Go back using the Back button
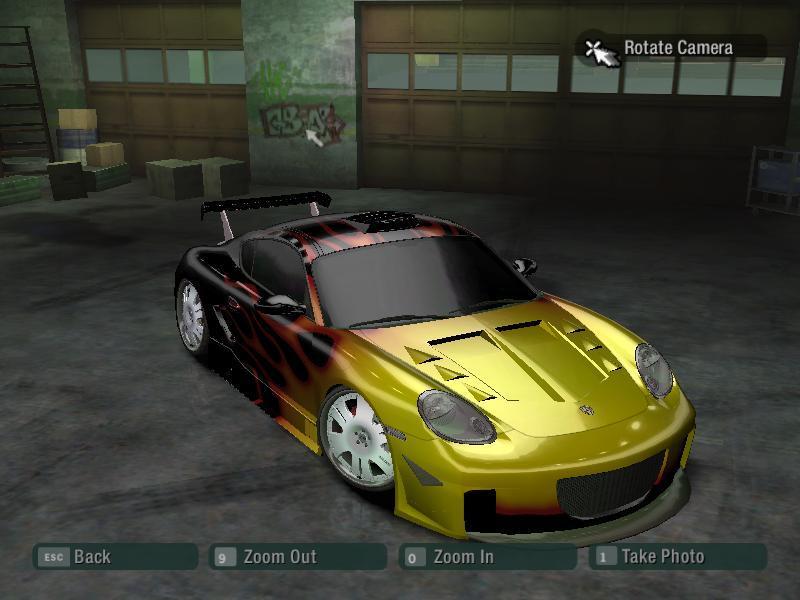800x600 pixels. [x=114, y=557]
